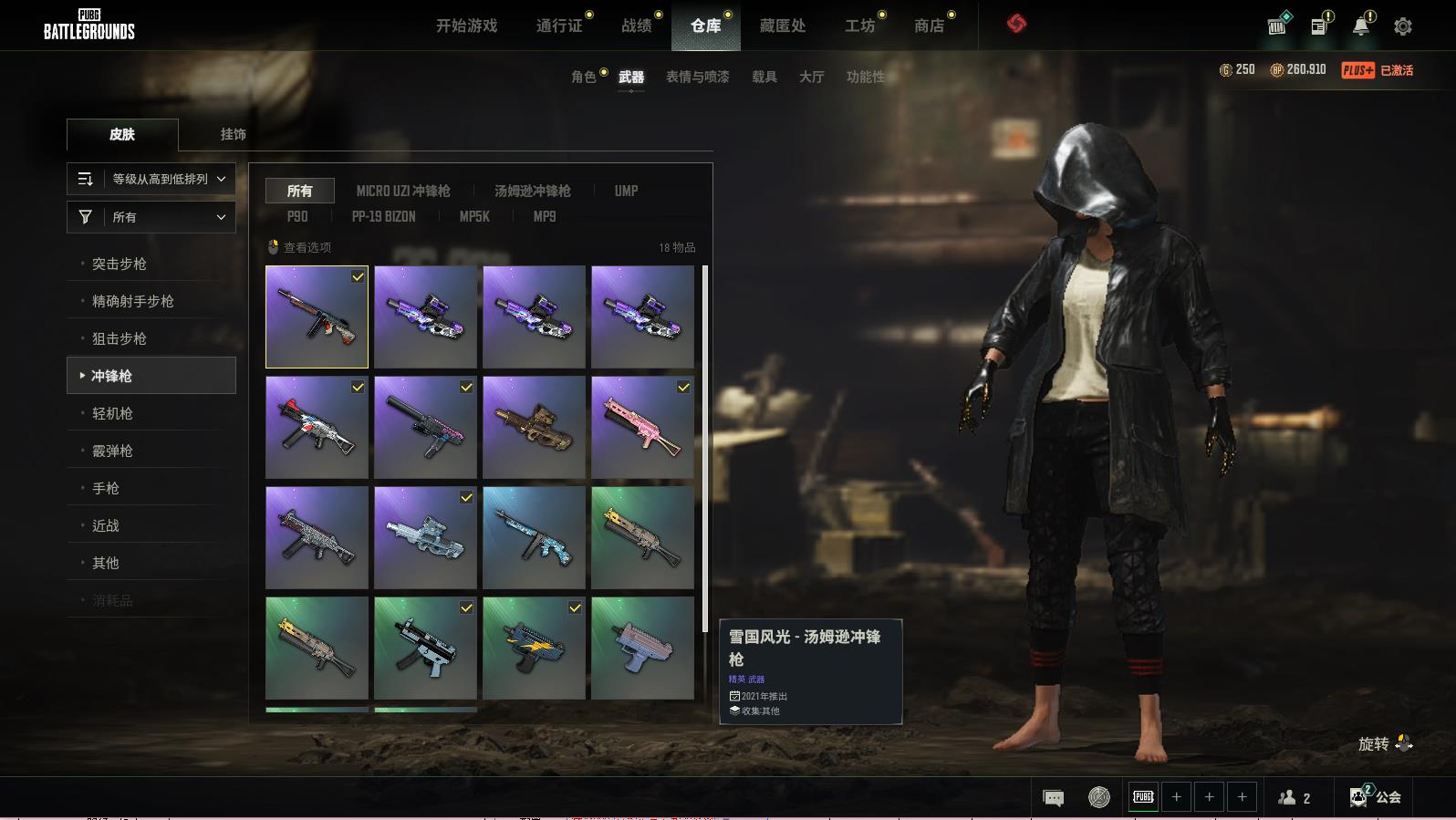Open the settings gear icon

1402,26
